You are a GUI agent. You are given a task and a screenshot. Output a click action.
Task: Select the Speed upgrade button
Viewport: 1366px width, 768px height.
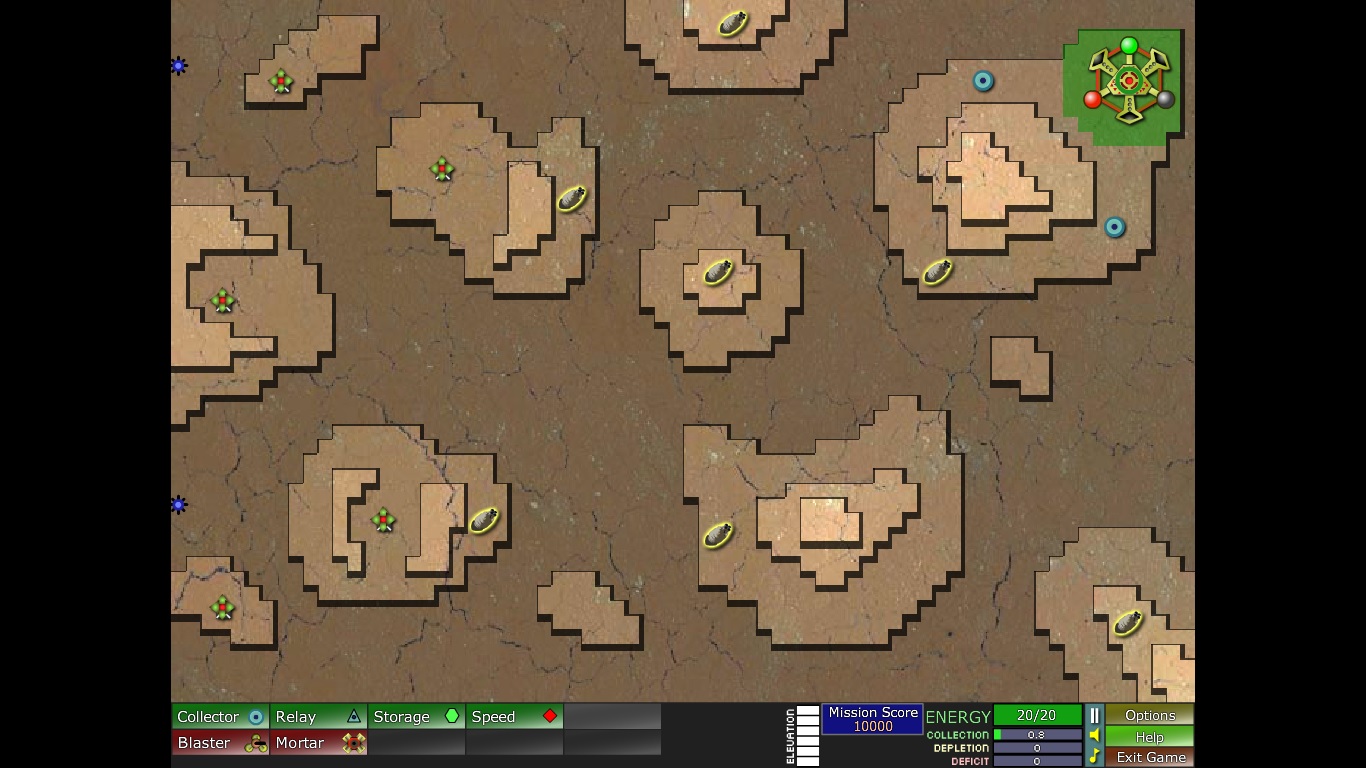tap(514, 716)
